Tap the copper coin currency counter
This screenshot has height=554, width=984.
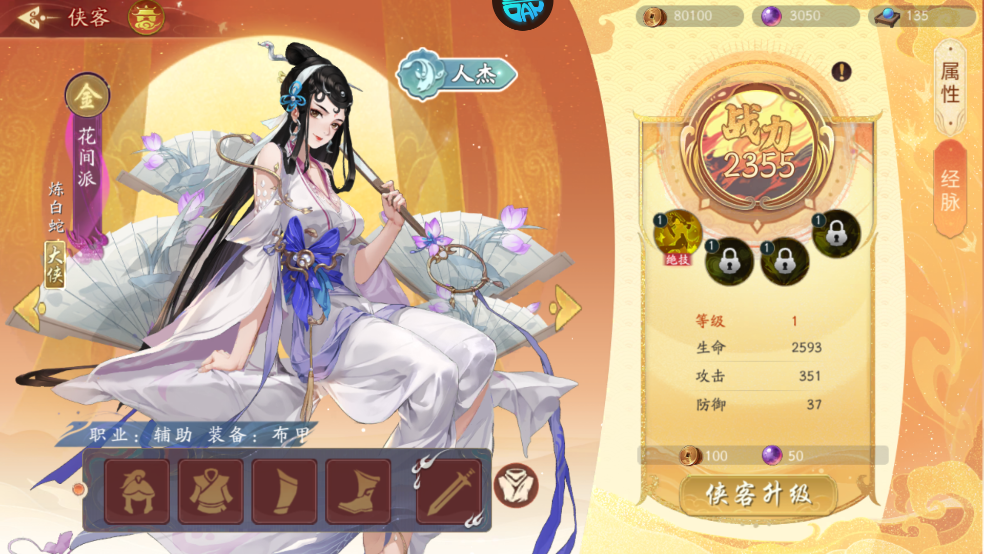click(x=690, y=16)
